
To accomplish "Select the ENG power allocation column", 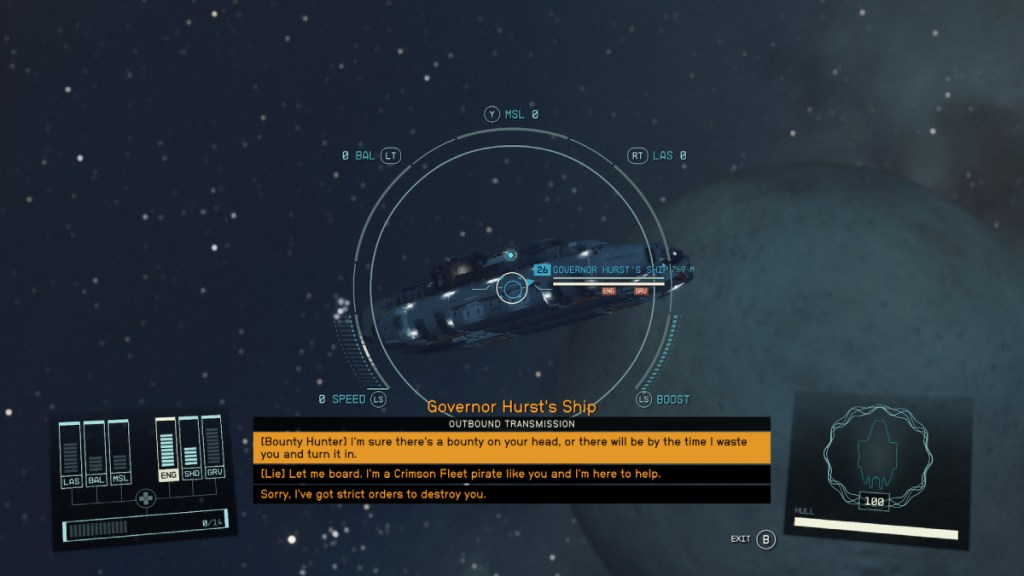I will click(167, 451).
